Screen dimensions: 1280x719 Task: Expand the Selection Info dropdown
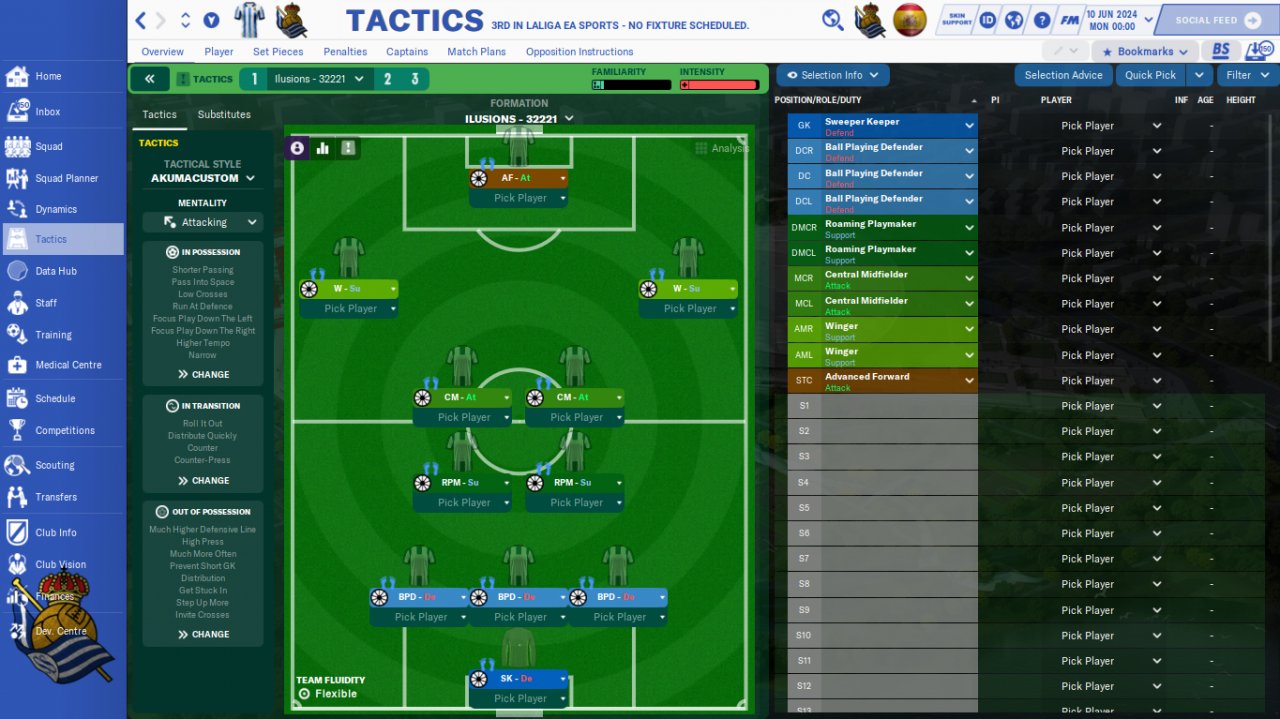[x=833, y=75]
